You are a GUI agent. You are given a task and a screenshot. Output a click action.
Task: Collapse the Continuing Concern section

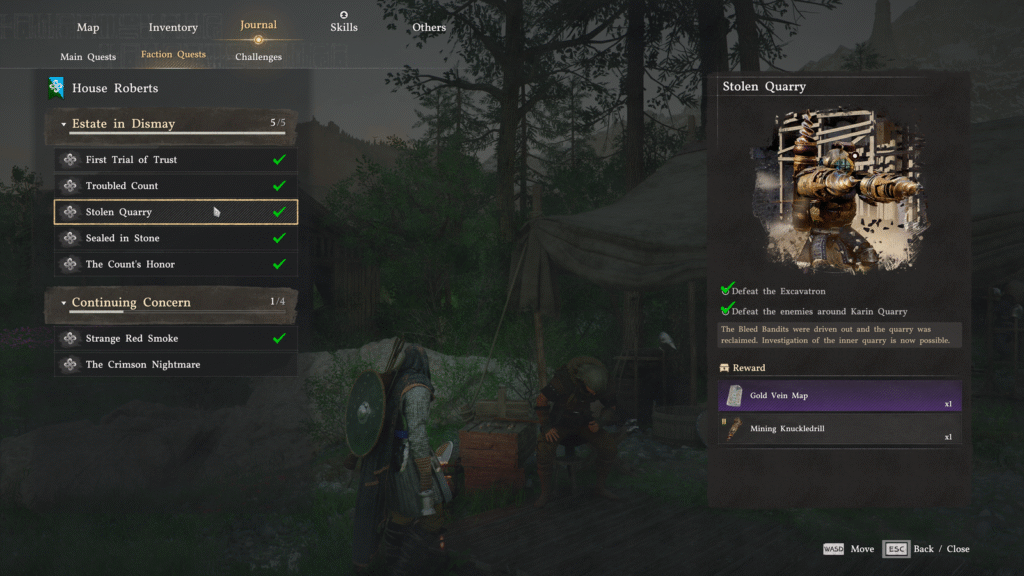coord(64,303)
